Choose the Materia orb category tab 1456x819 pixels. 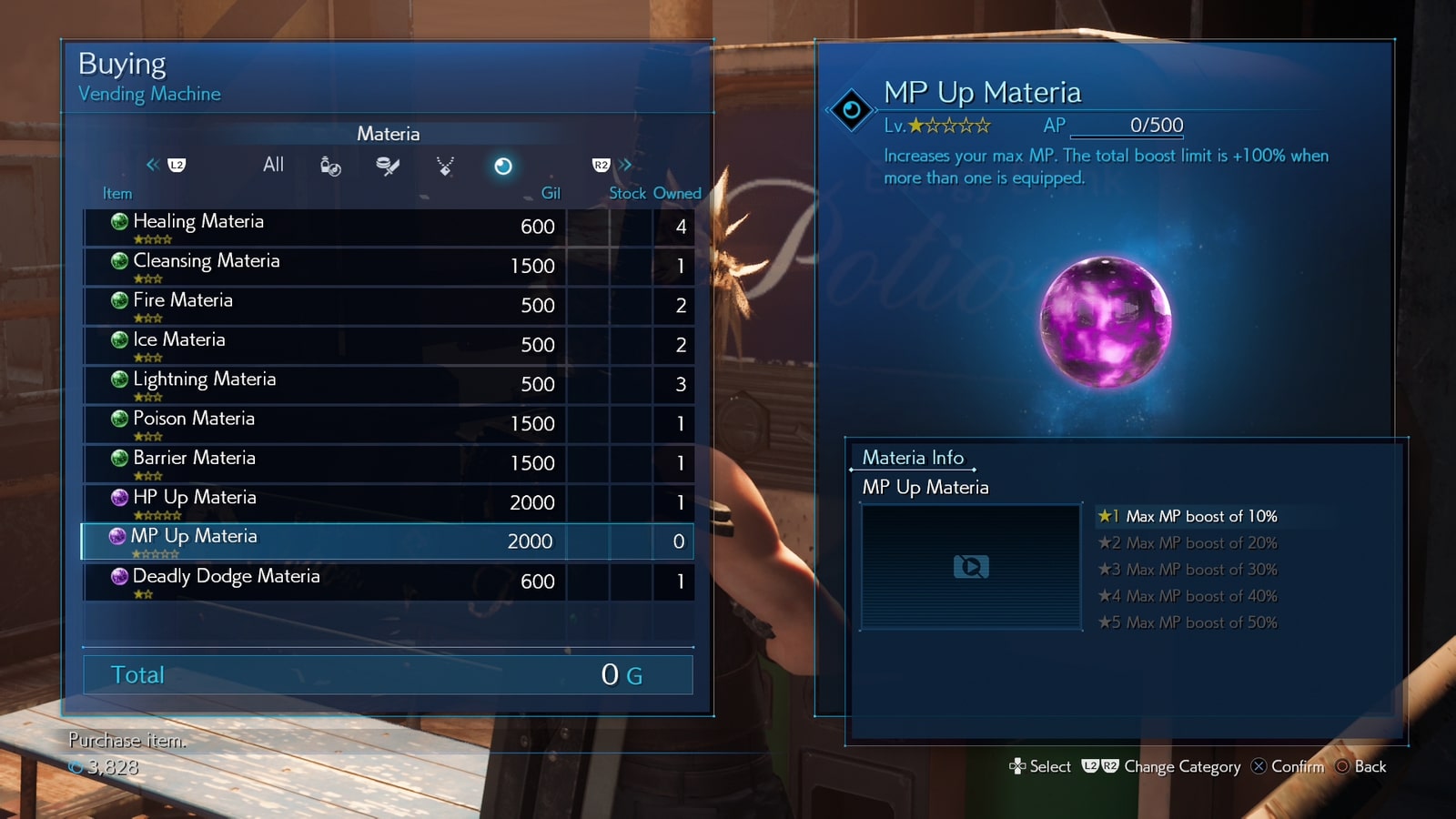pyautogui.click(x=502, y=166)
